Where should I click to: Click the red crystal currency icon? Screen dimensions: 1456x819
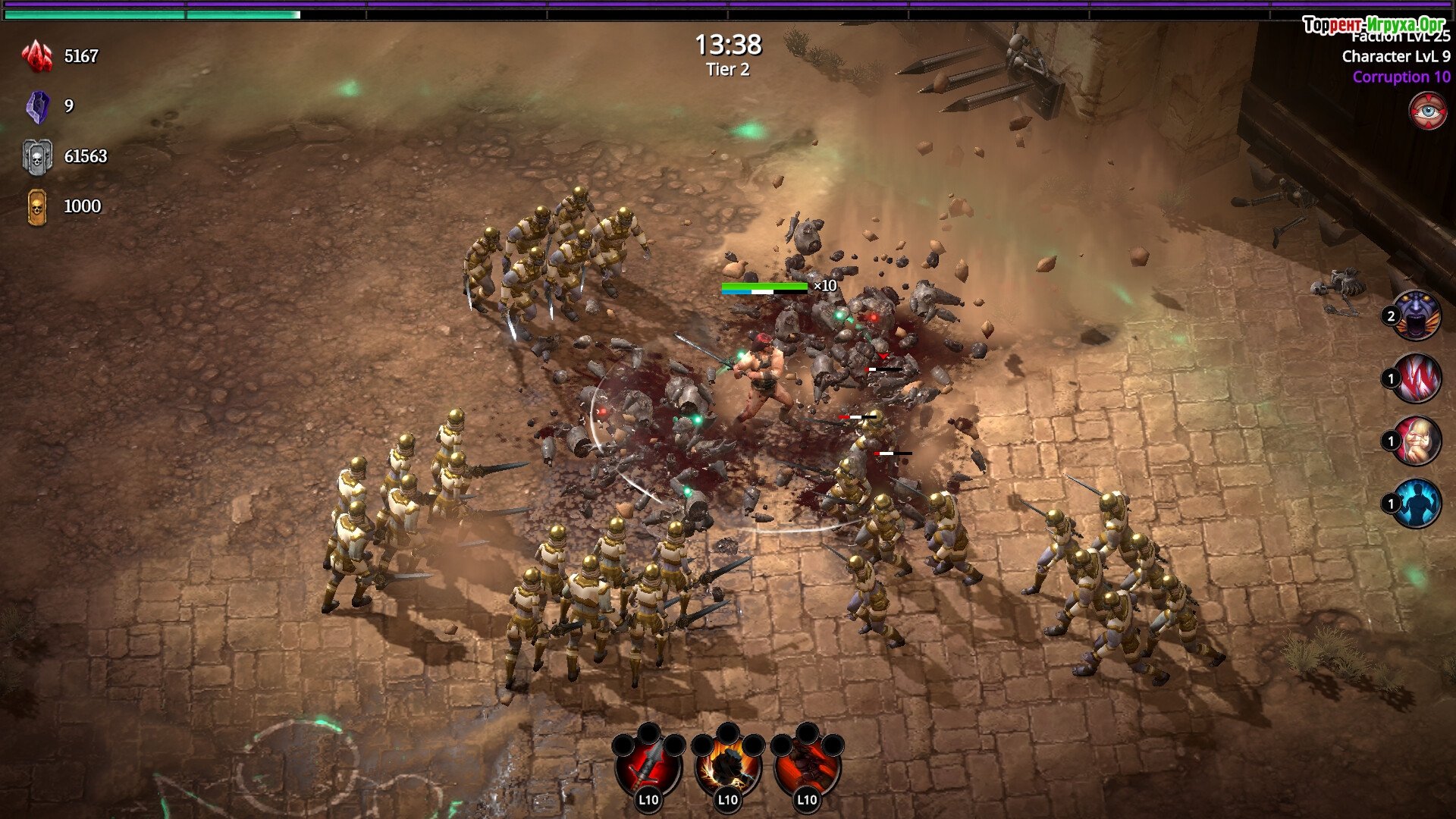coord(37,56)
